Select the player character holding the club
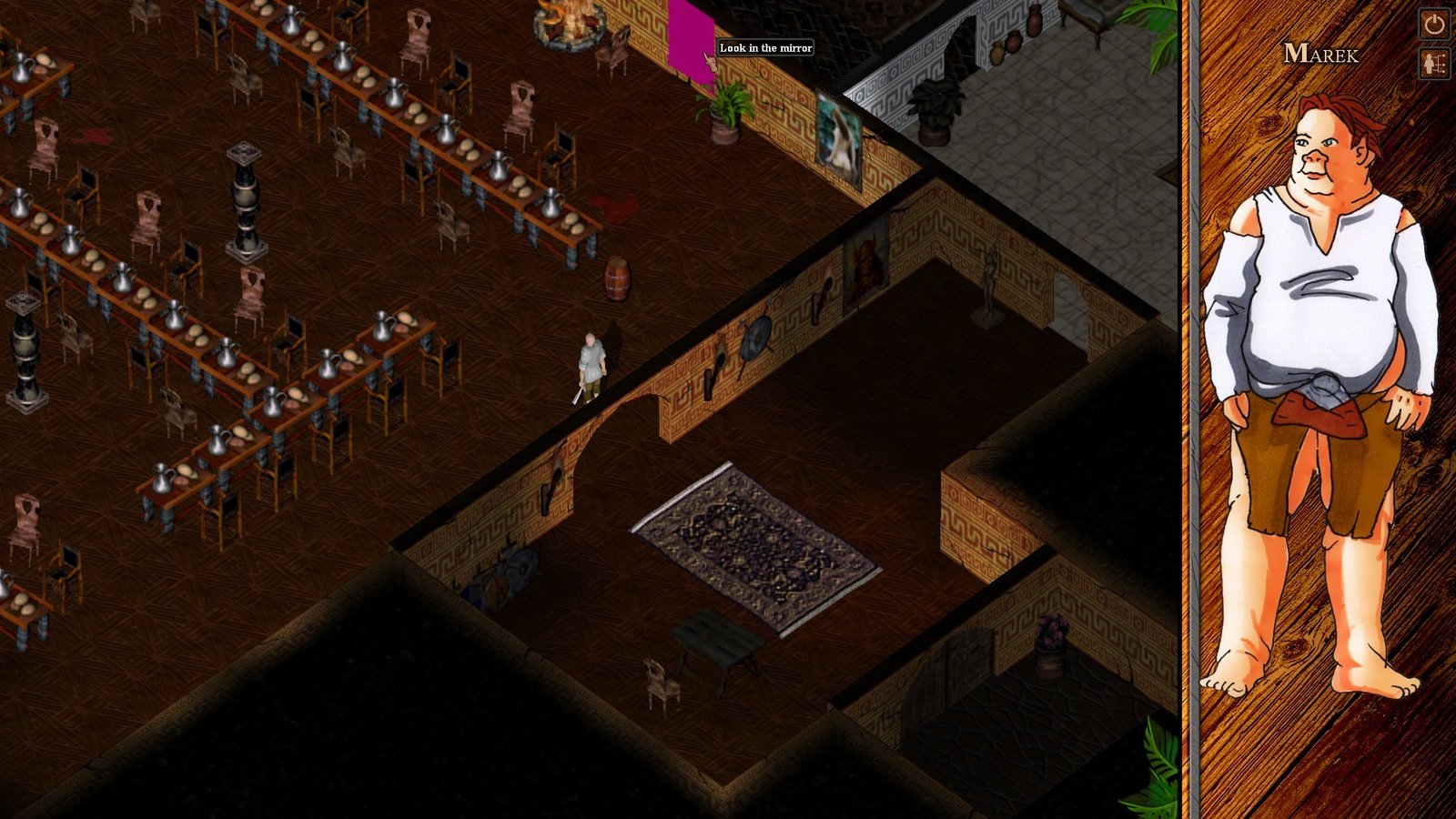The height and width of the screenshot is (819, 1456). (x=590, y=364)
